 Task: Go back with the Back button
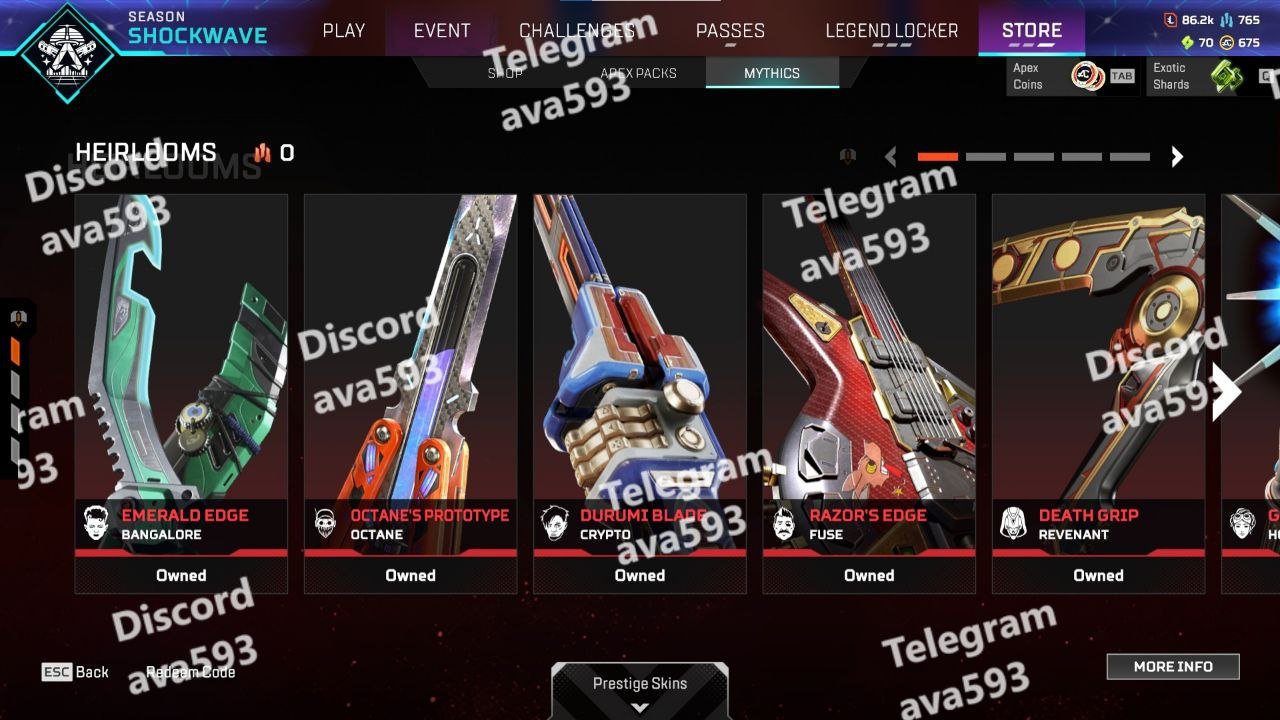76,672
